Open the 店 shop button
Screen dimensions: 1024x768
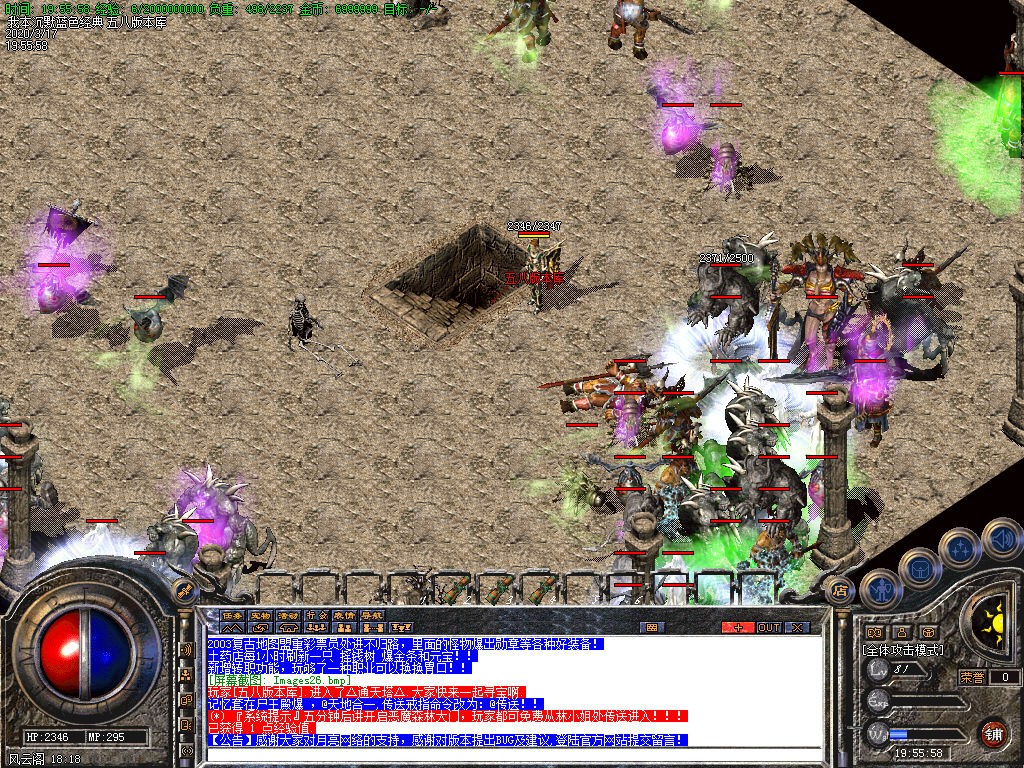pos(840,590)
